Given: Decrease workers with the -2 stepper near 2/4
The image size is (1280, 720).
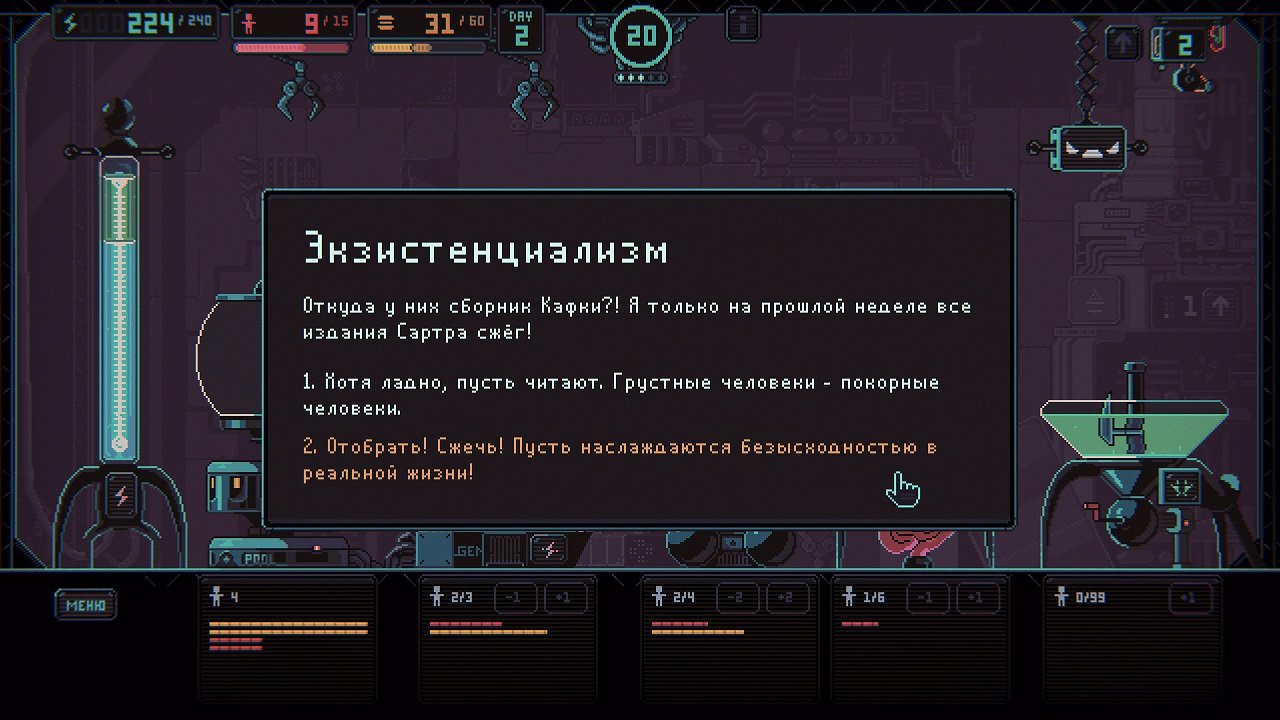Looking at the screenshot, I should coord(739,598).
